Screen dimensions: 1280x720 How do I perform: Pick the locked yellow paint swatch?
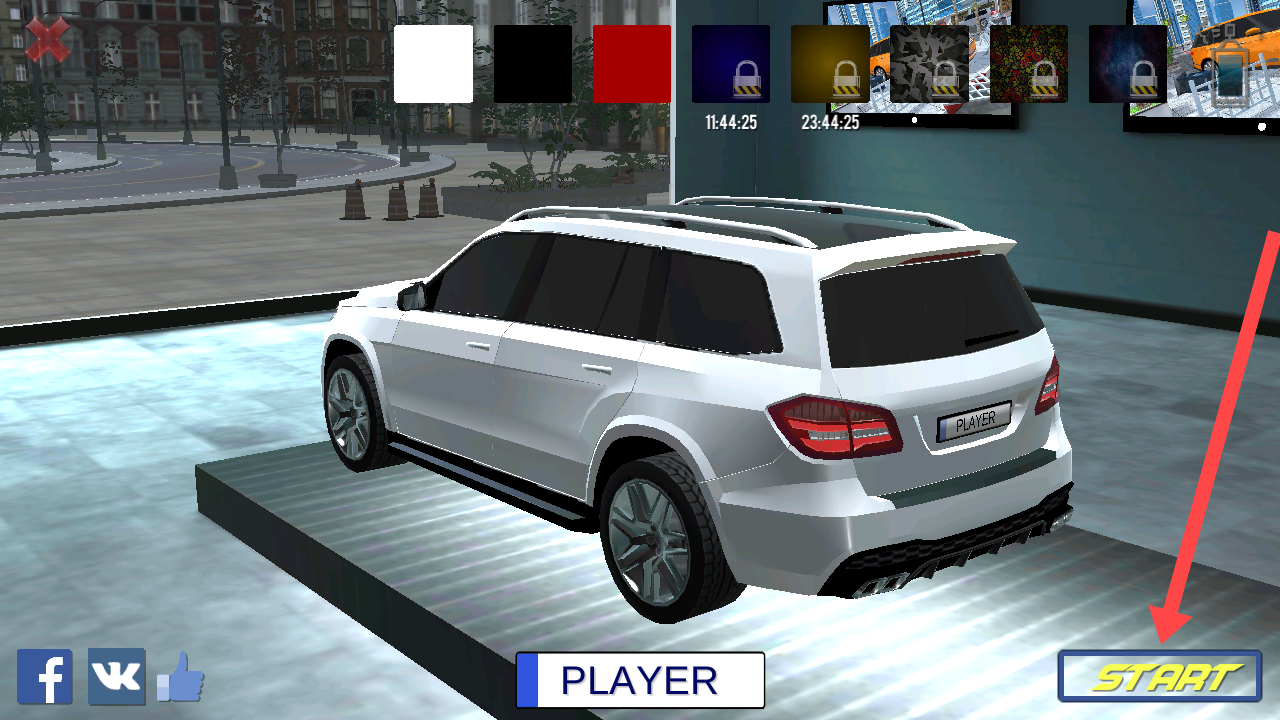pos(830,64)
